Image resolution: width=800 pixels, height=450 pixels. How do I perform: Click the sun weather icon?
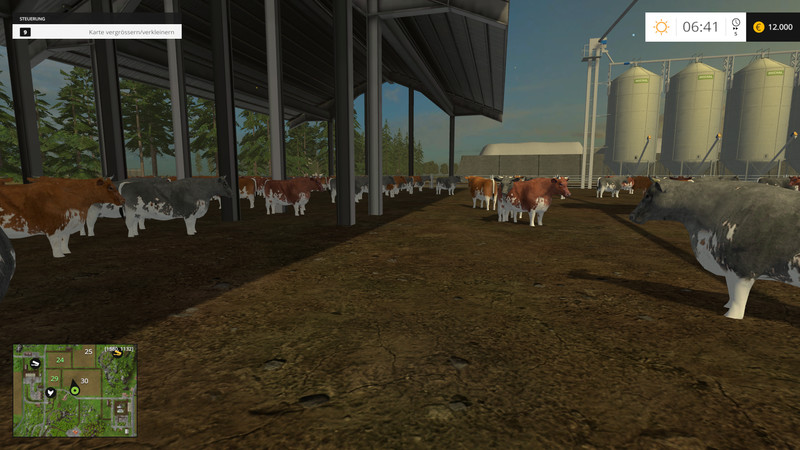[x=661, y=27]
